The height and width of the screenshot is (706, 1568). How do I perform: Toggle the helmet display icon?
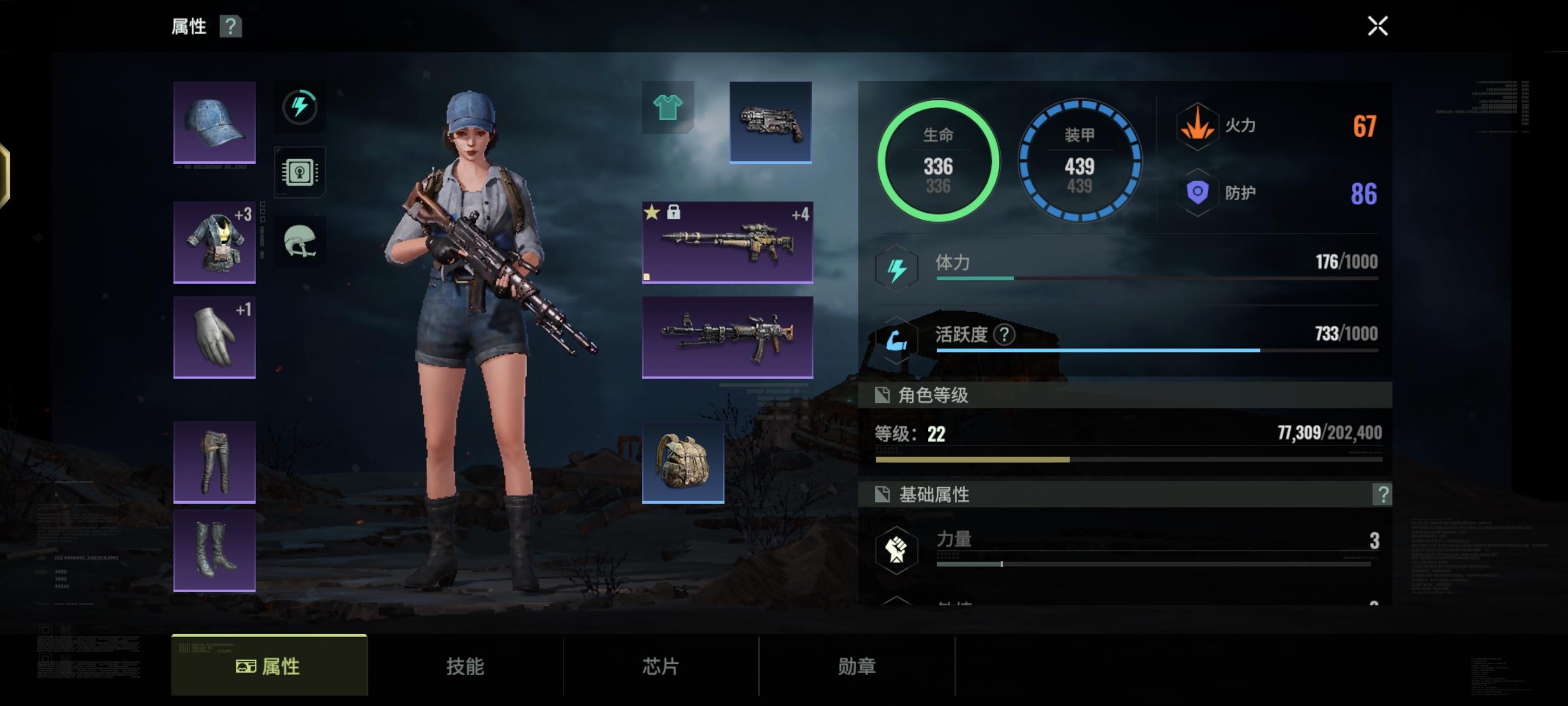[x=300, y=241]
